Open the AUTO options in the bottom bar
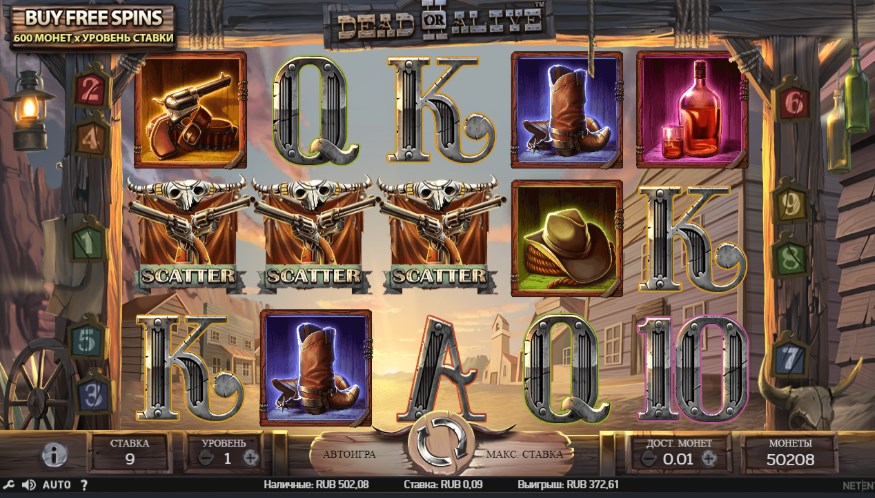Viewport: 875px width, 498px height. tap(56, 485)
